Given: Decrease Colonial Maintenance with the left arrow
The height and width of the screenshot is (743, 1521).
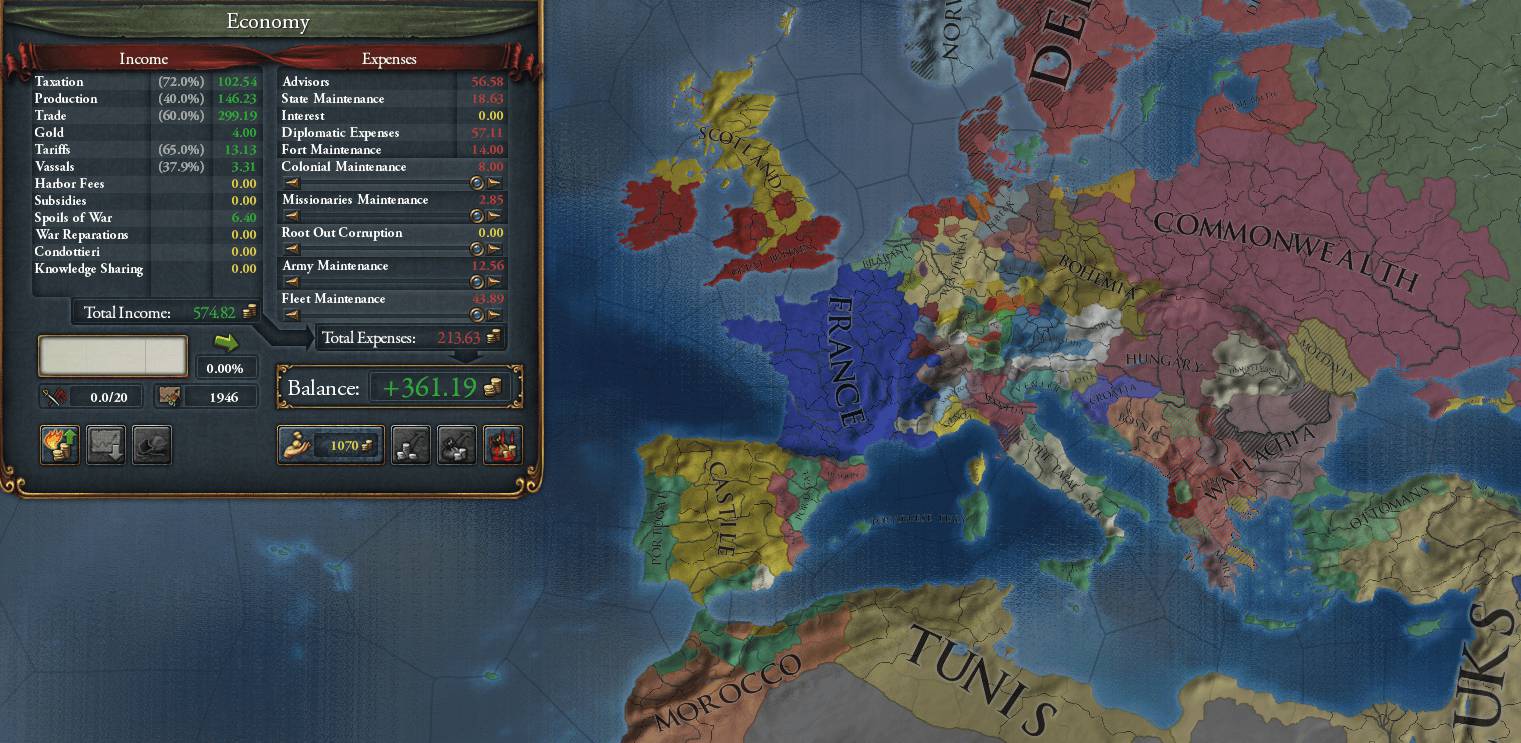Looking at the screenshot, I should [291, 183].
